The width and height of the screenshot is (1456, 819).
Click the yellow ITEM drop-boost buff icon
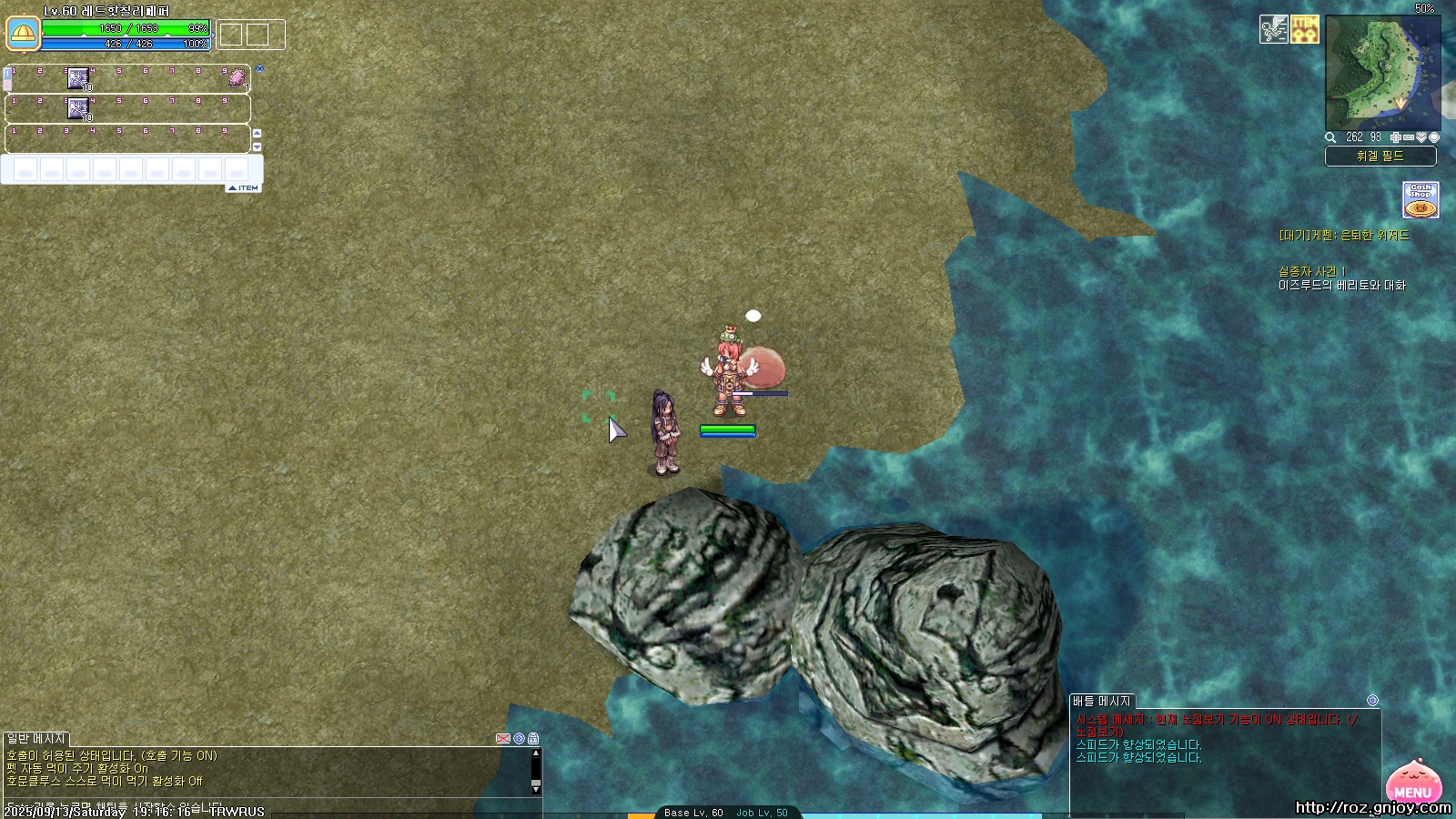[x=1305, y=29]
